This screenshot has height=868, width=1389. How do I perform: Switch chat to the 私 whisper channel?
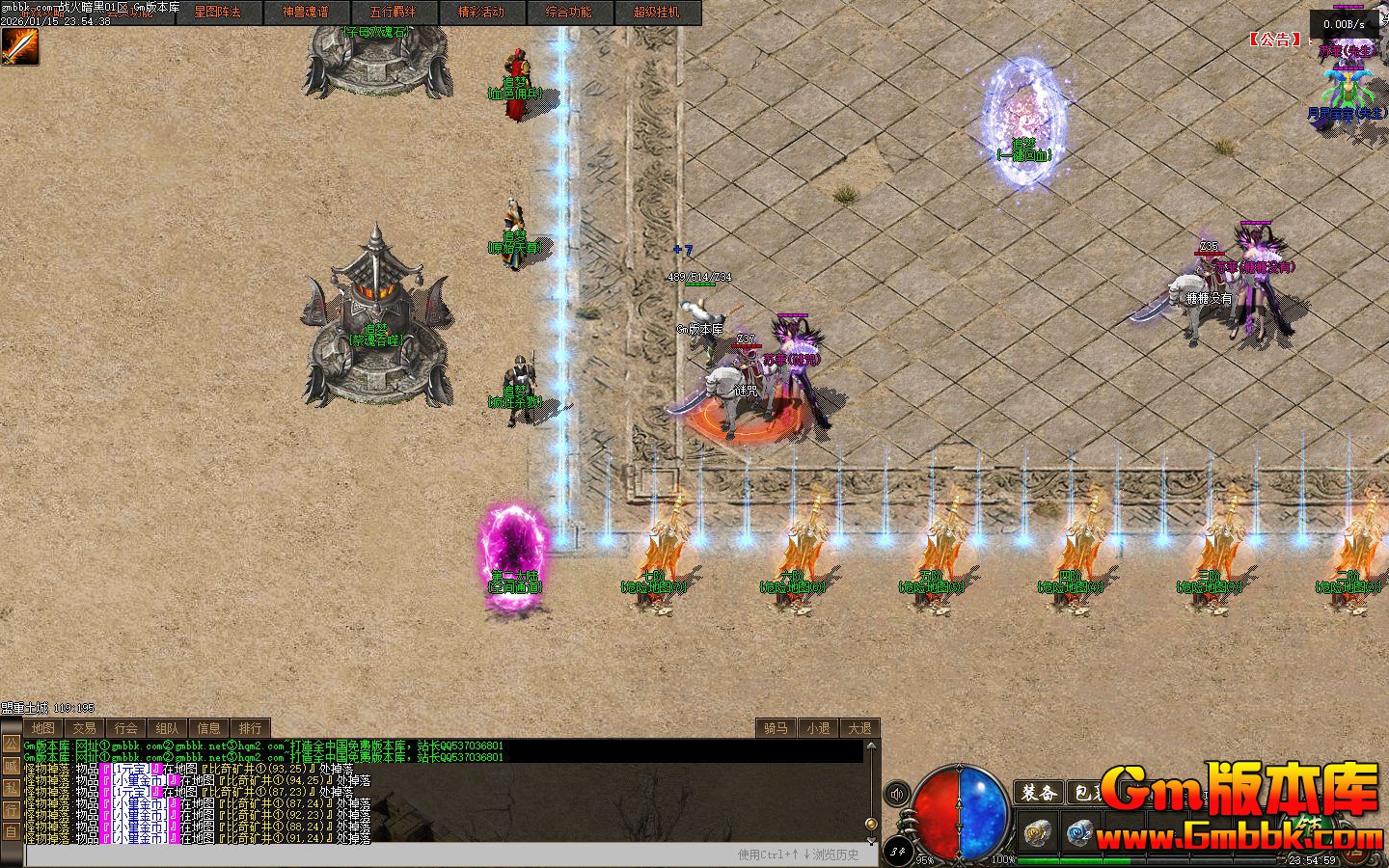11,787
